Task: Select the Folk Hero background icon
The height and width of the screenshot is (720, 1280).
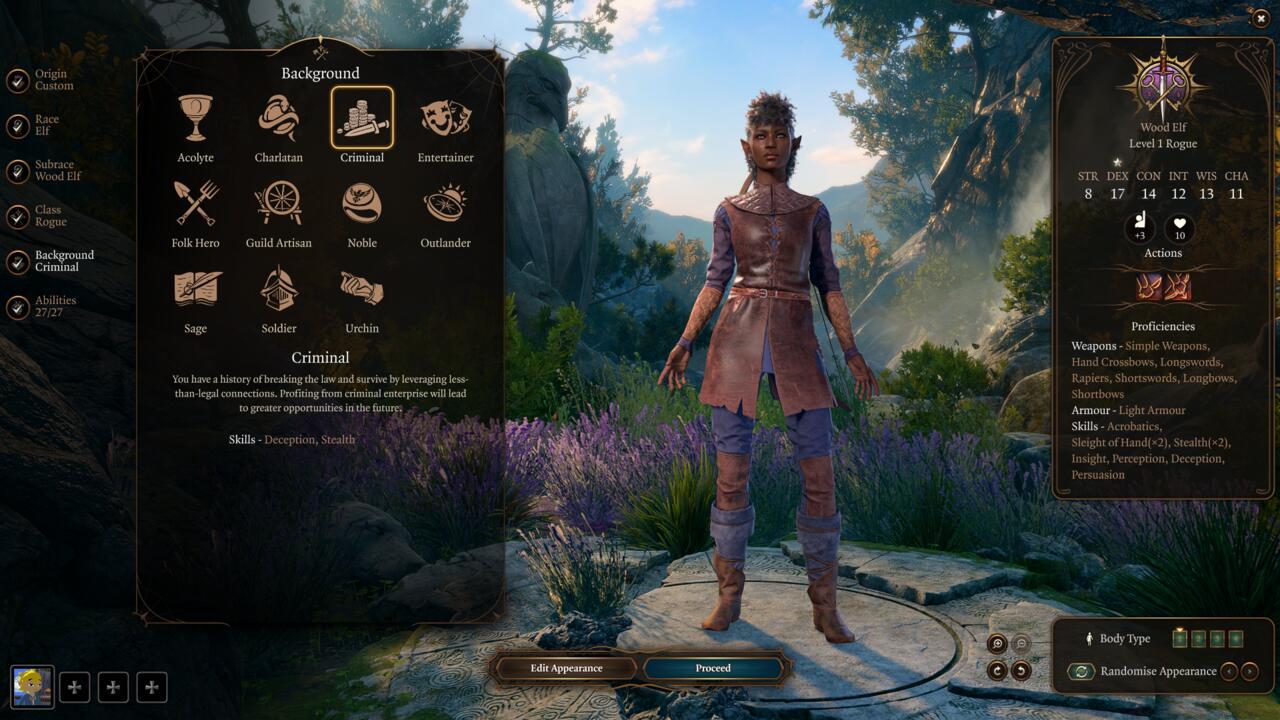Action: click(x=195, y=201)
